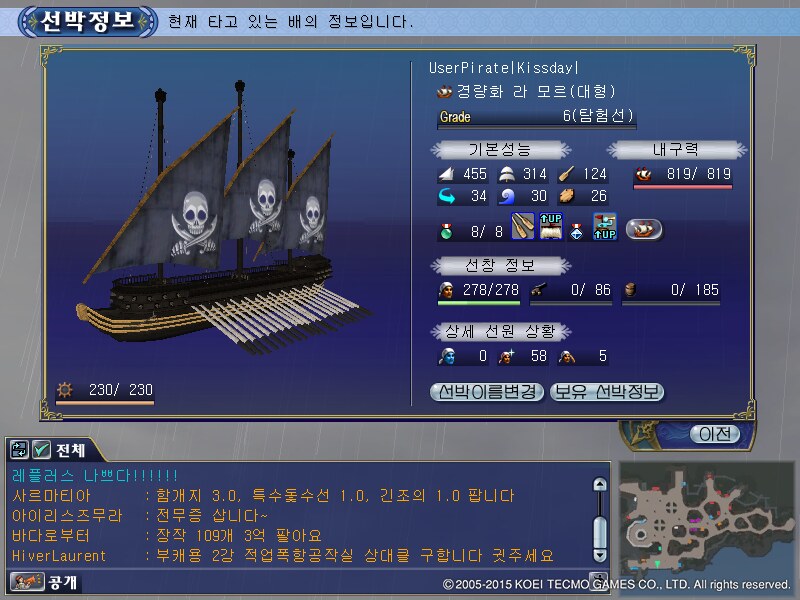Open the ship rename button (선박이름변경)
The image size is (800, 600).
tap(488, 392)
